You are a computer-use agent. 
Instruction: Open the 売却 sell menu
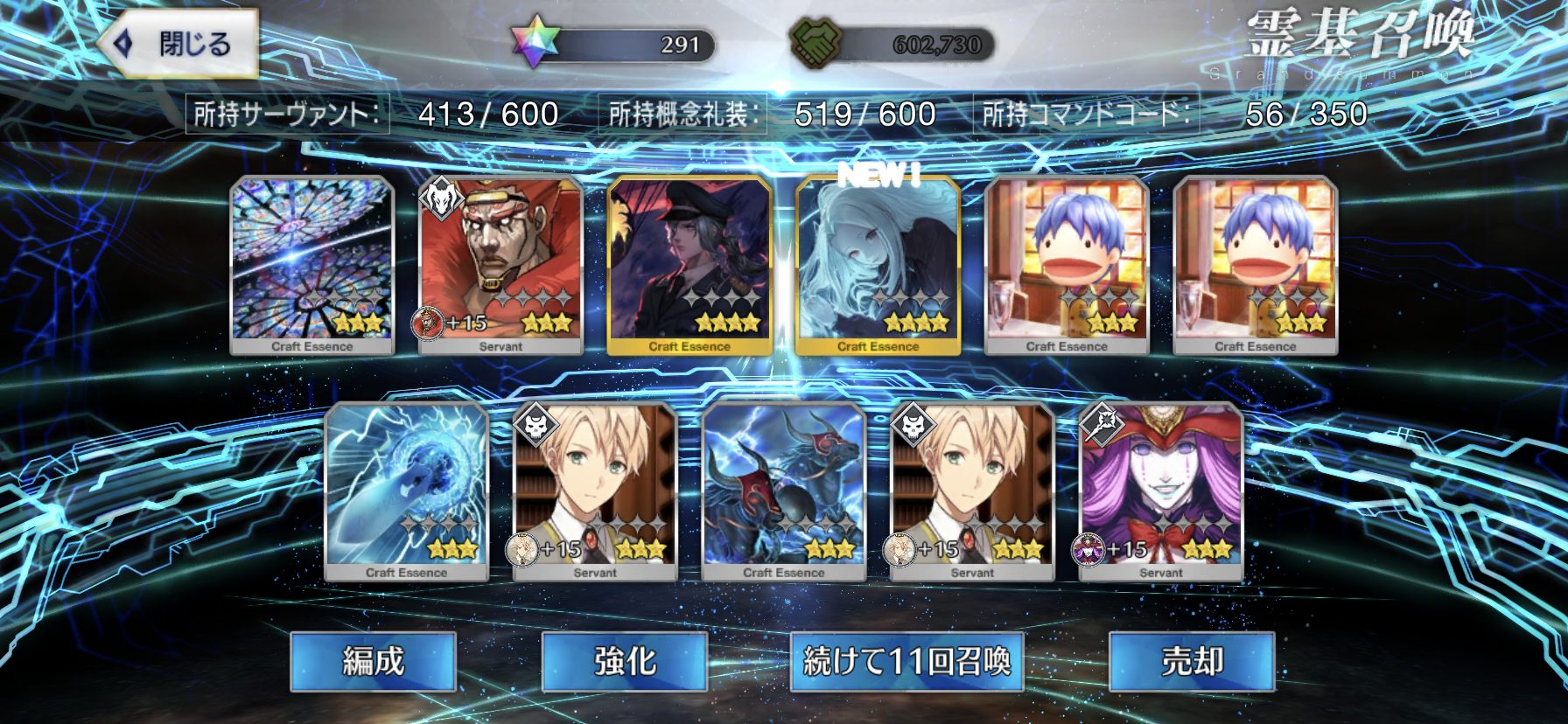point(1191,662)
